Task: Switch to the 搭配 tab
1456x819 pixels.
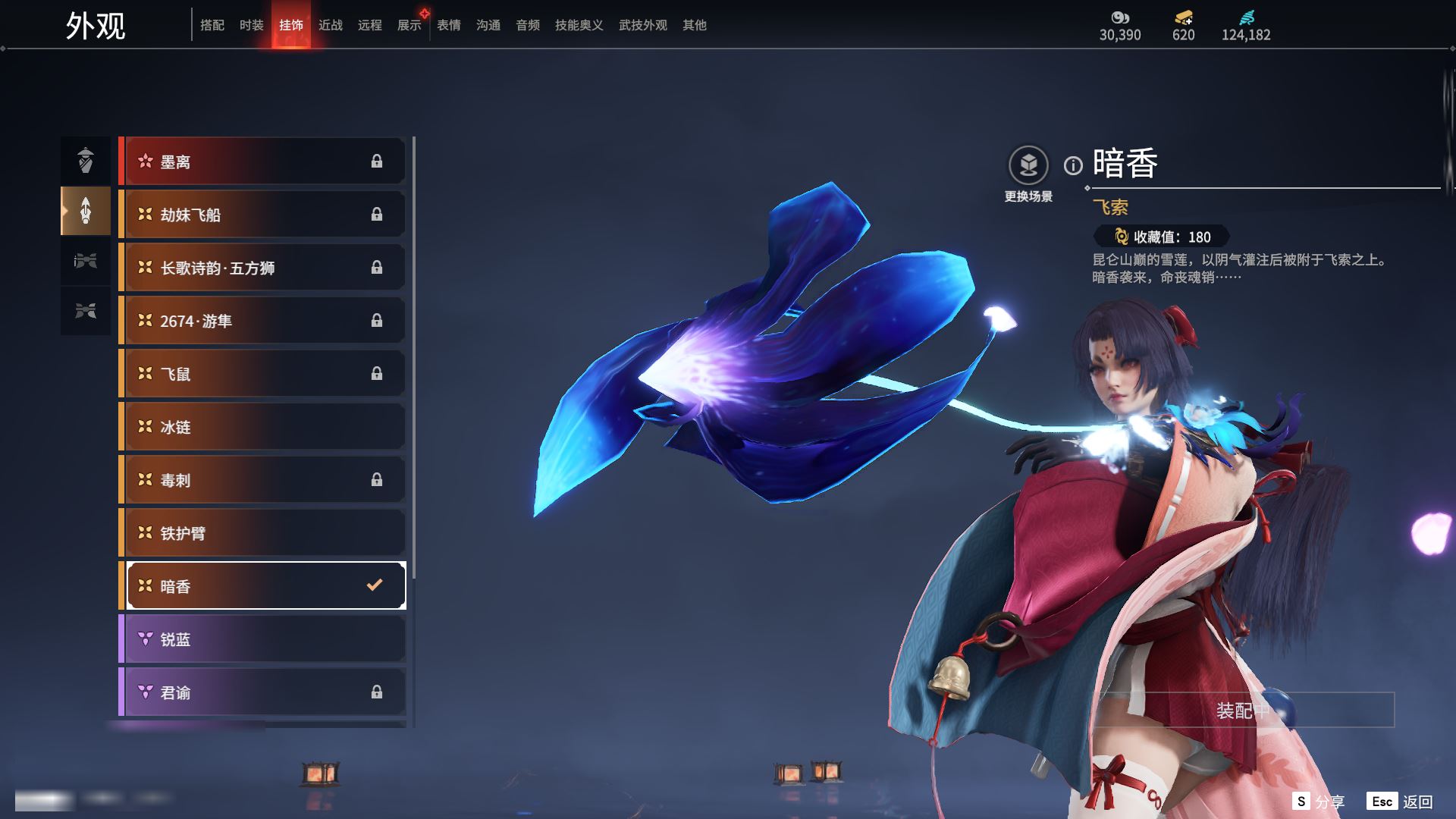Action: (x=212, y=25)
